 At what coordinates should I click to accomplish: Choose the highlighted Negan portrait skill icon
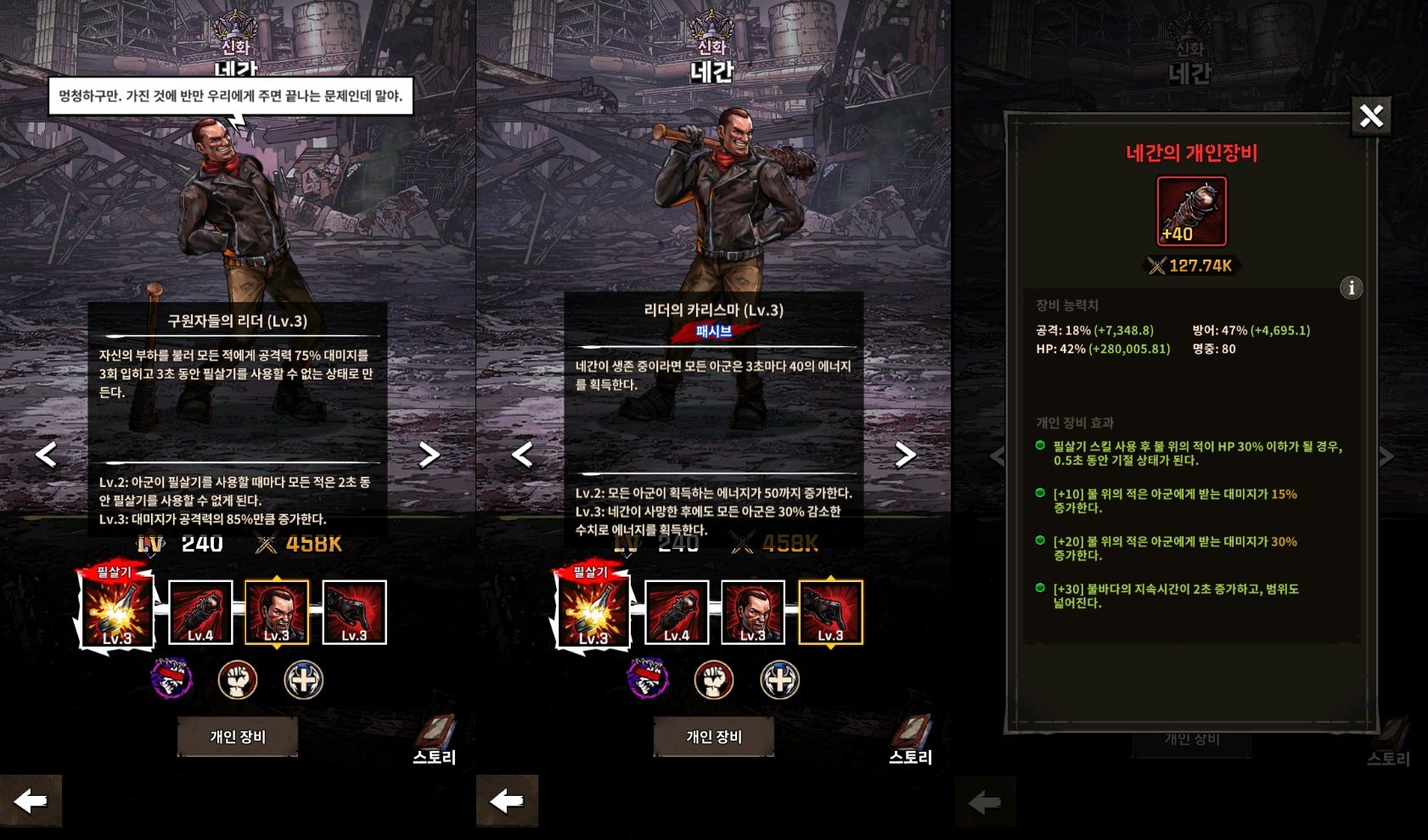[277, 612]
